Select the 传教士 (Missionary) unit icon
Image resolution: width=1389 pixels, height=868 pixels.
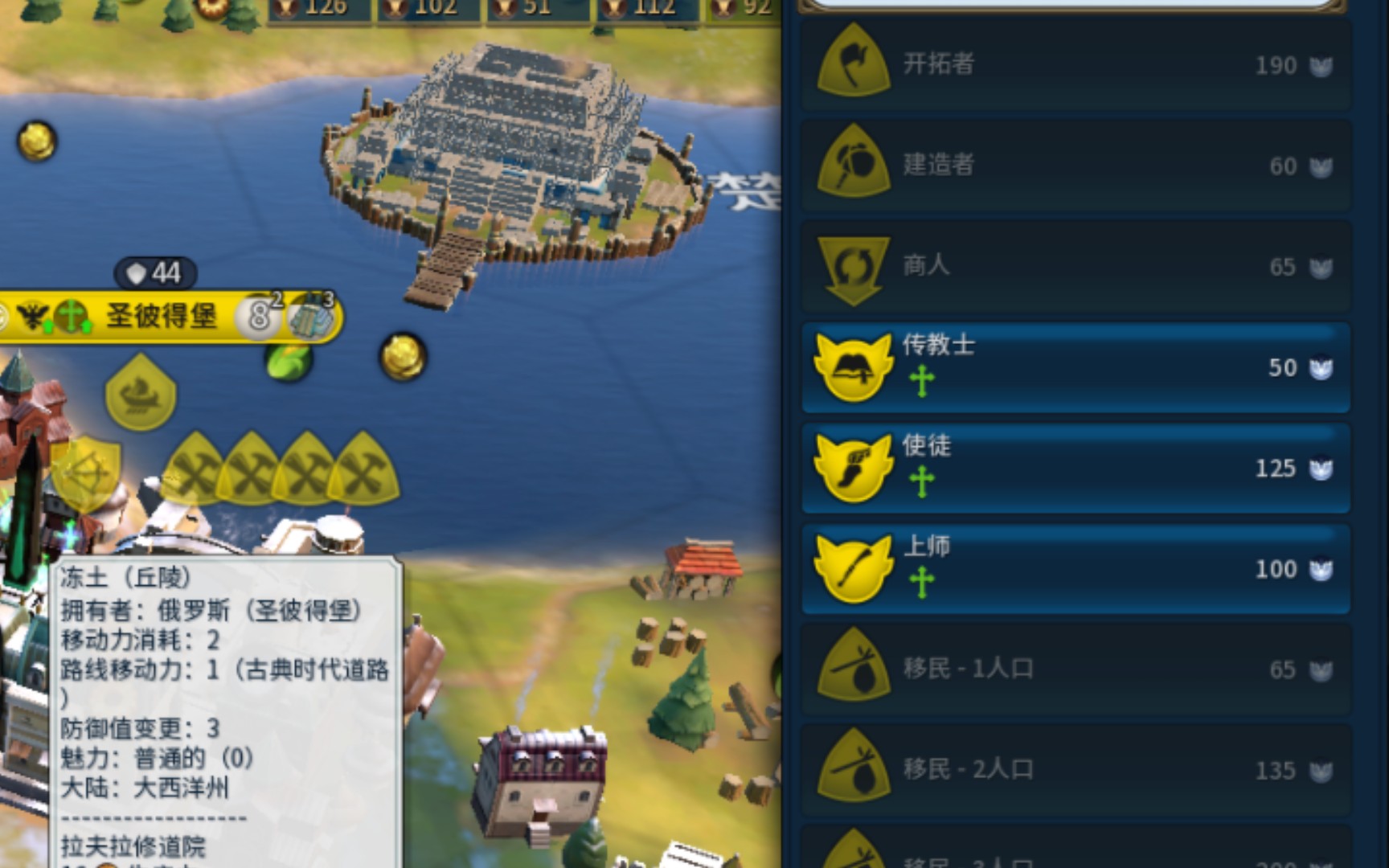coord(854,368)
